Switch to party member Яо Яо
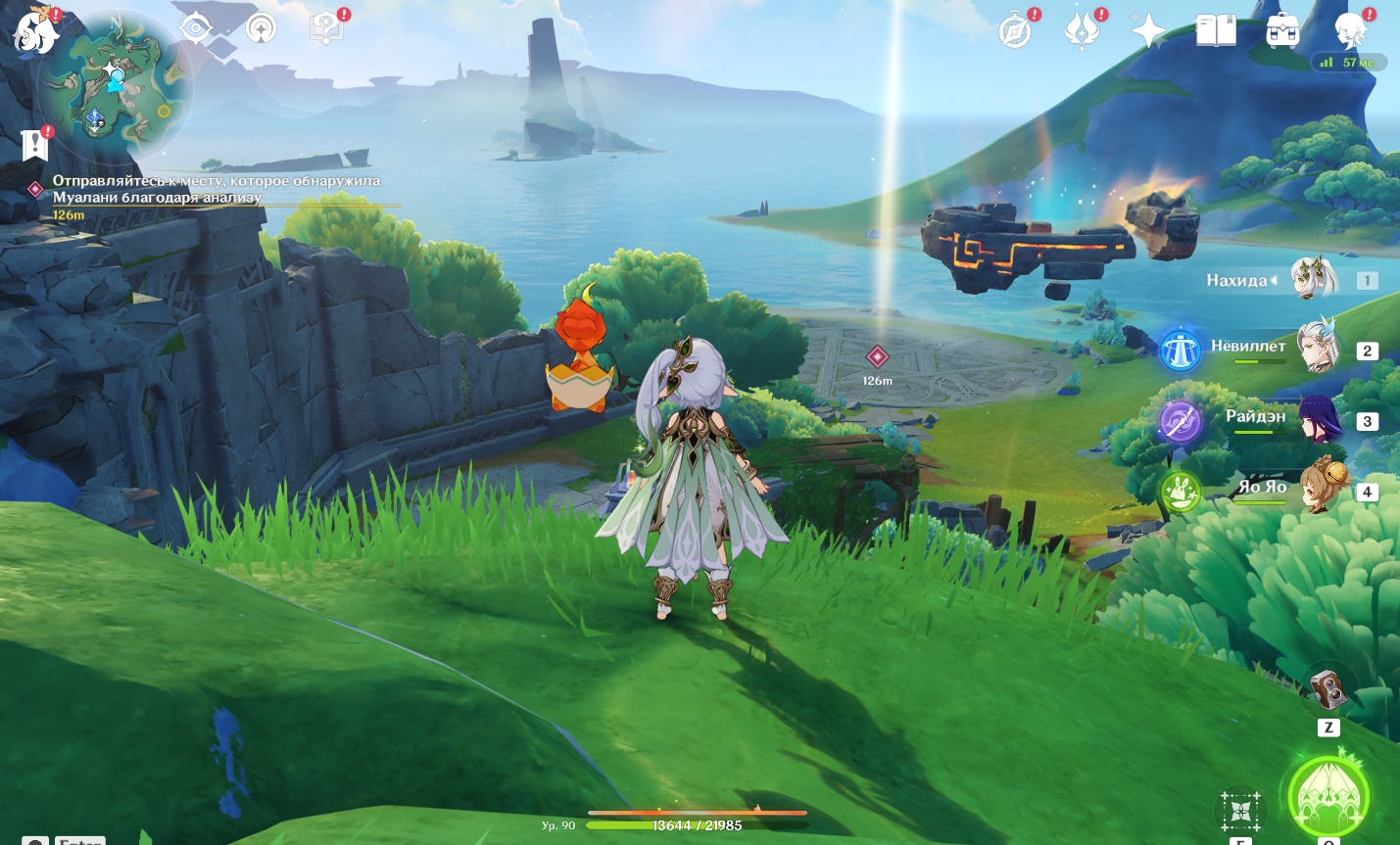This screenshot has height=845, width=1400. point(1321,489)
